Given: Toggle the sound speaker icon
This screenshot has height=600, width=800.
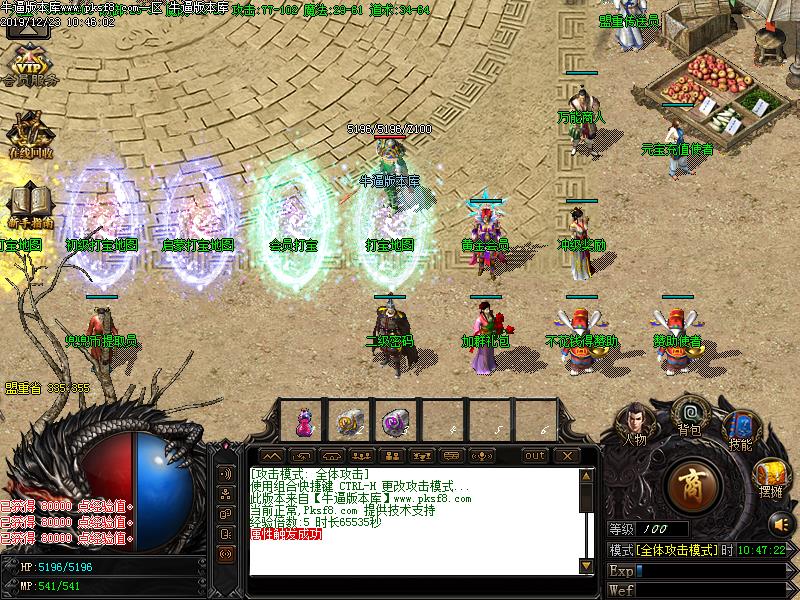Looking at the screenshot, I should pos(779,521).
